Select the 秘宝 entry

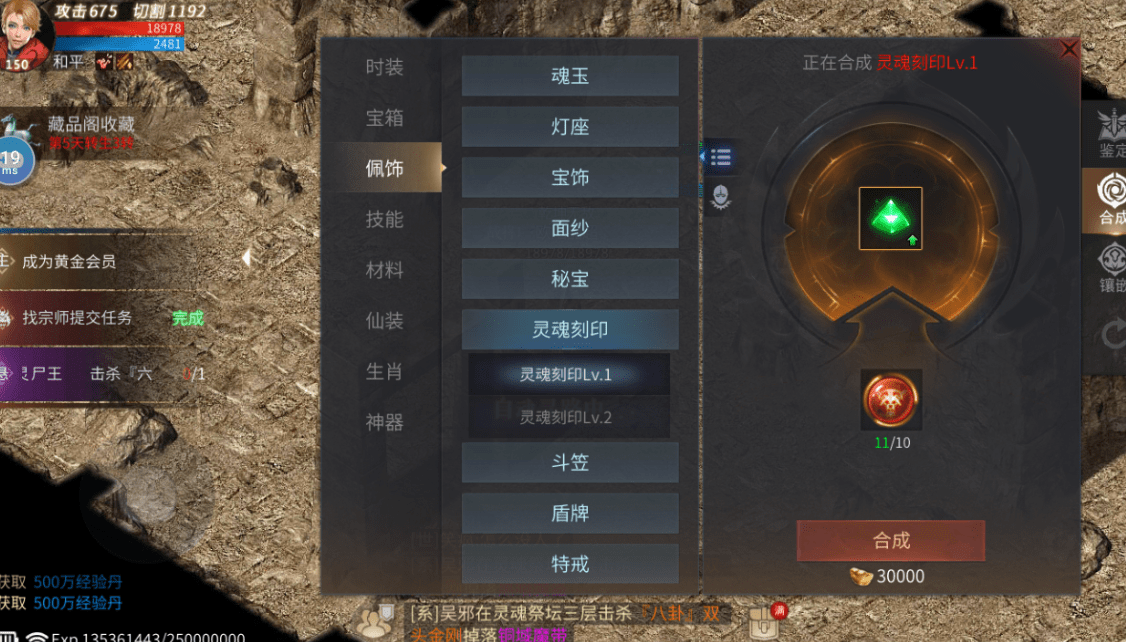570,279
